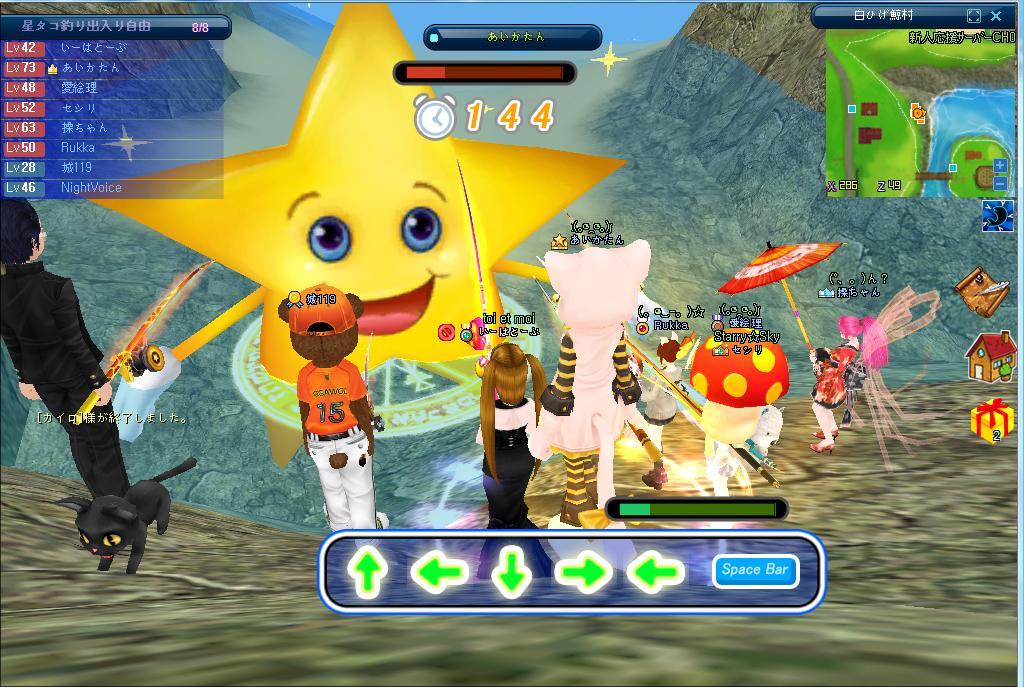The width and height of the screenshot is (1024, 687).
Task: Open the house icon
Action: tap(991, 356)
